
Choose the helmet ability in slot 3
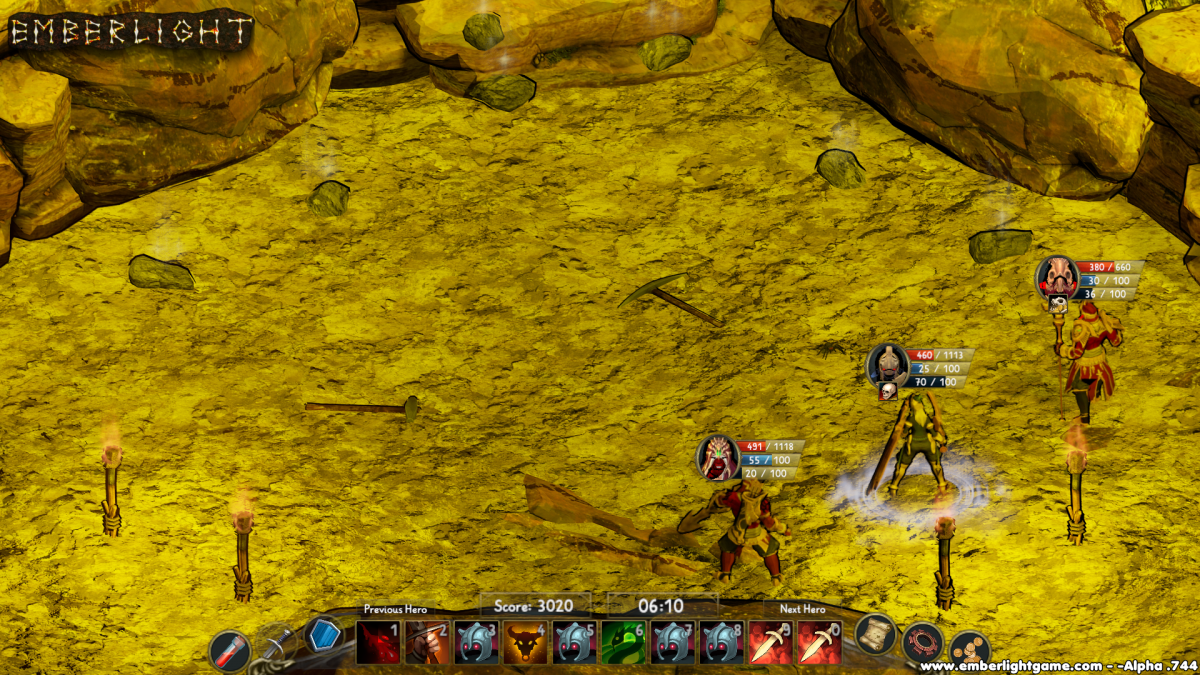pos(477,642)
